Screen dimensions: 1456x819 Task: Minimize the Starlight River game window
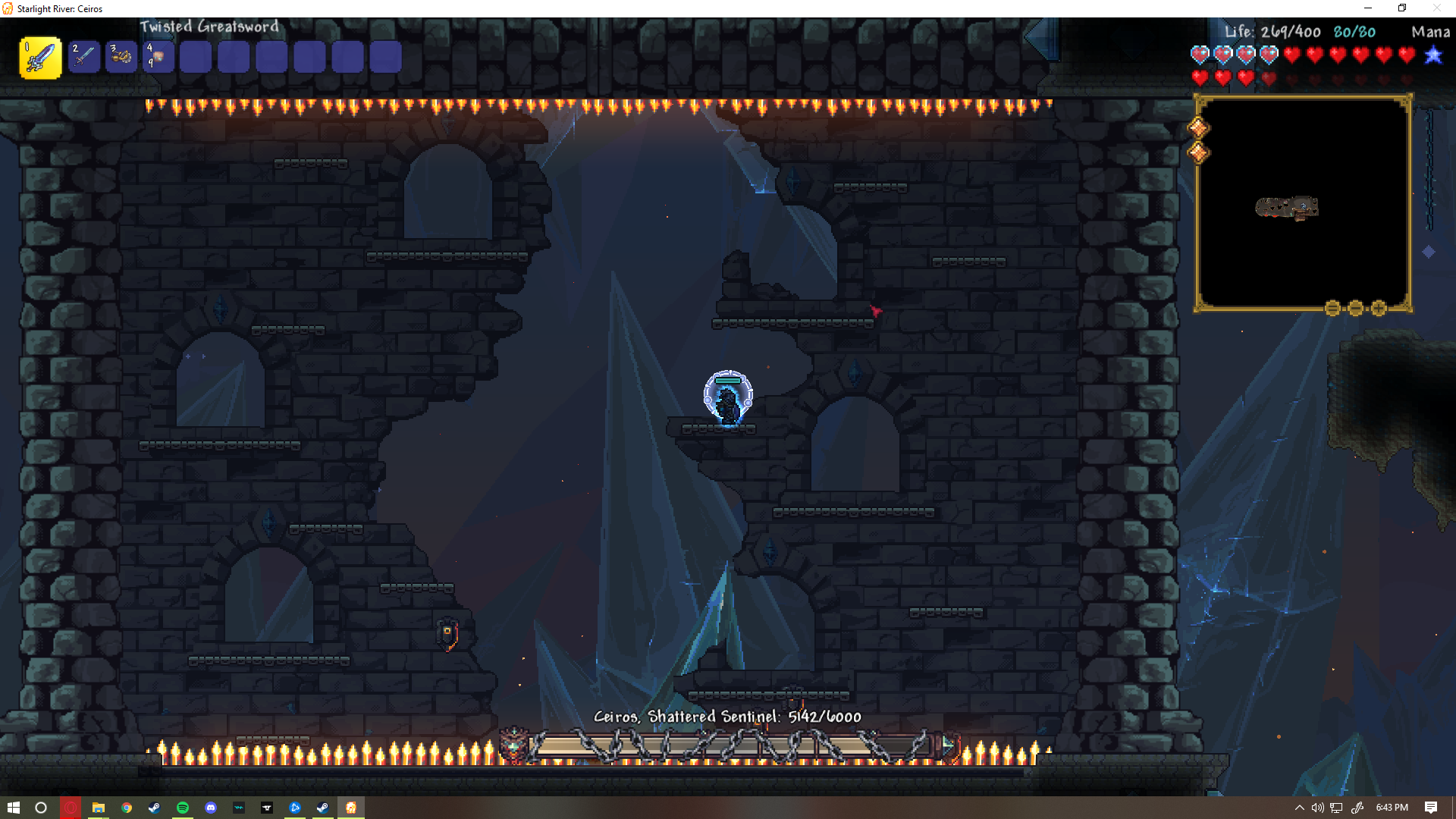click(x=1368, y=8)
